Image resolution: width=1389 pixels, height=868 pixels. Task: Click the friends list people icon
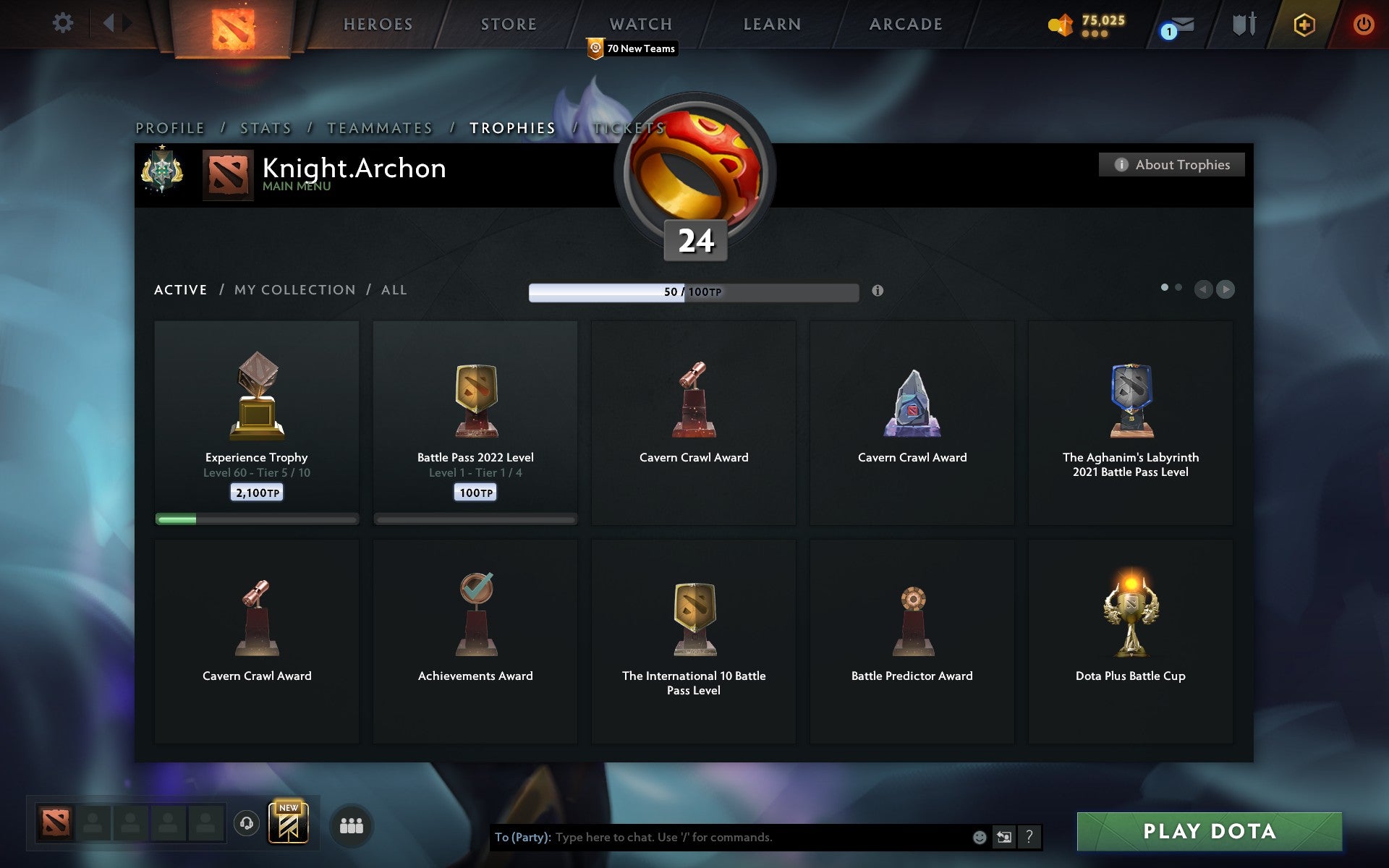pos(350,825)
